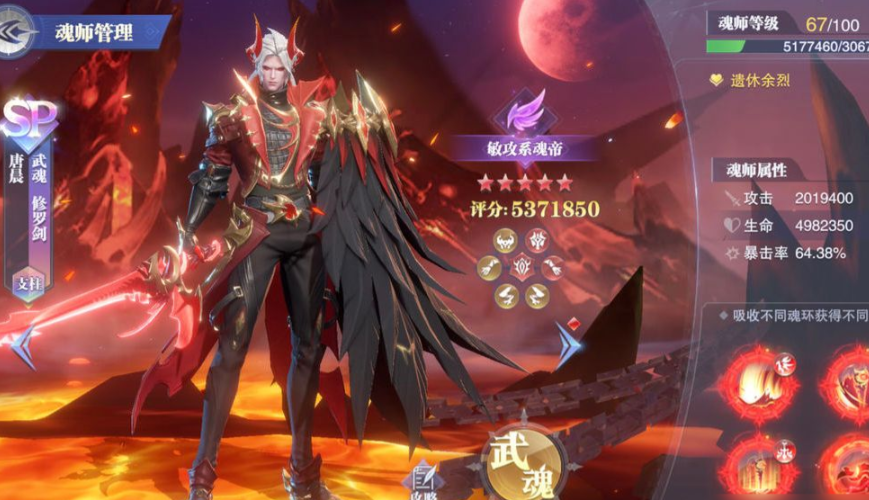This screenshot has width=869, height=500.
Task: Click the center red emblem in the rune circle
Action: pos(522,267)
